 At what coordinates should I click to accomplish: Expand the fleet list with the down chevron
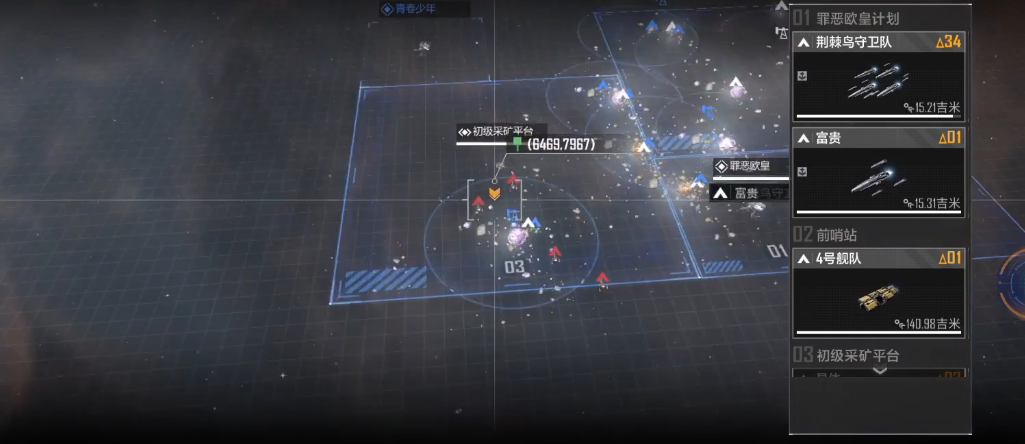[x=879, y=371]
